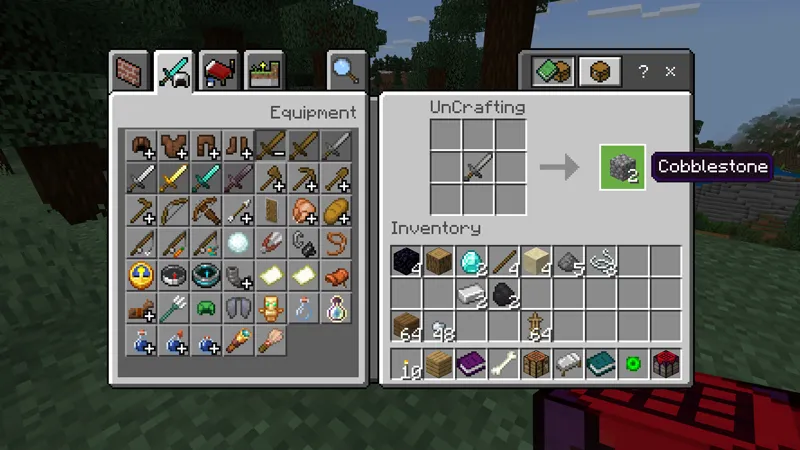Pick up the stone sword in the grid
Viewport: 800px width, 450px height.
tap(478, 167)
